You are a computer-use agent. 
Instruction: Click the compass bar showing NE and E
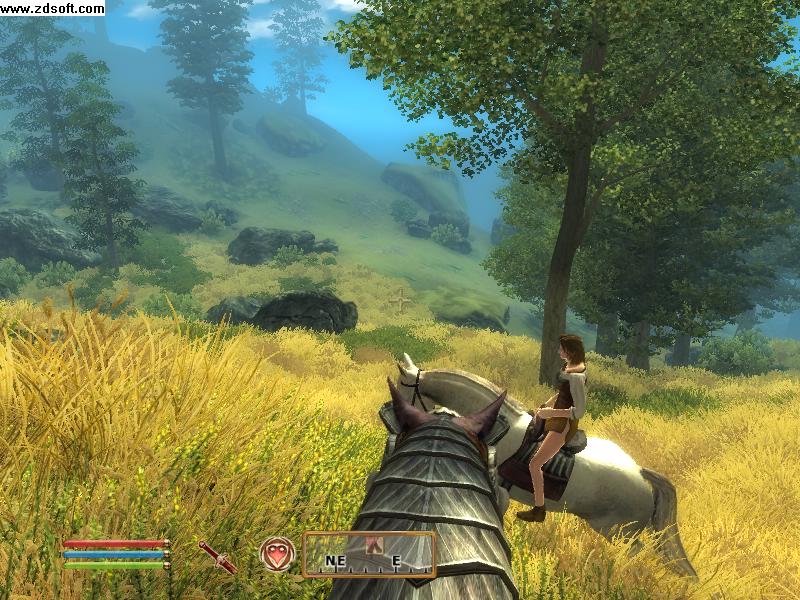[x=369, y=555]
